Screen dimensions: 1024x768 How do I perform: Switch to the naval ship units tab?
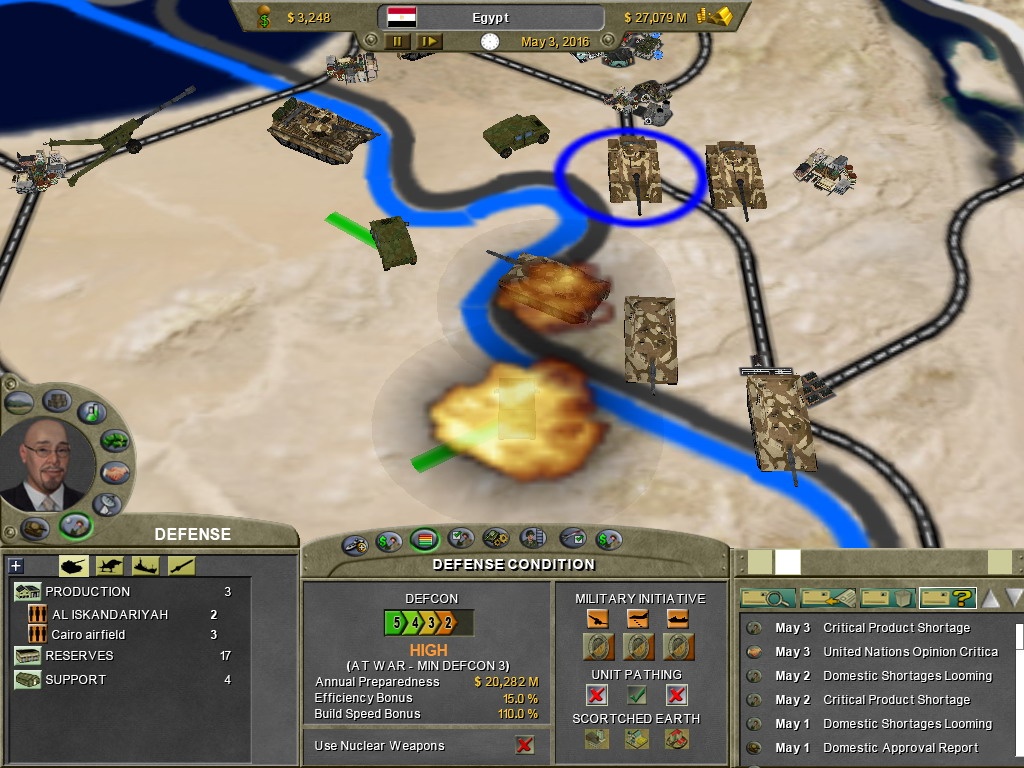(145, 566)
